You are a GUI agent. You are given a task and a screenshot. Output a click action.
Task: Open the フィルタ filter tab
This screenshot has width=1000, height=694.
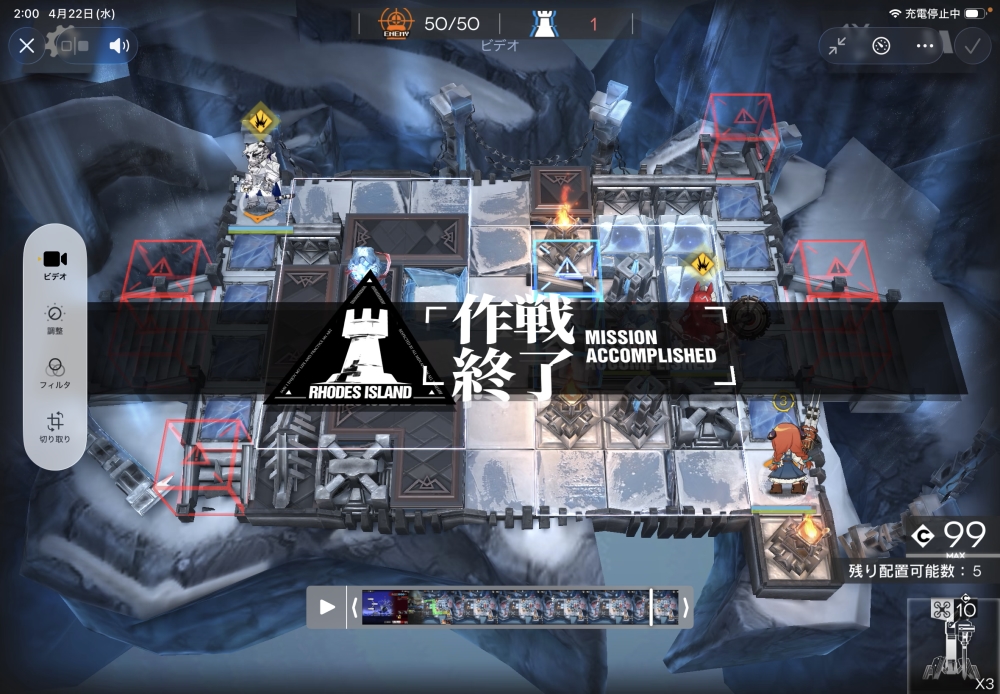point(56,373)
